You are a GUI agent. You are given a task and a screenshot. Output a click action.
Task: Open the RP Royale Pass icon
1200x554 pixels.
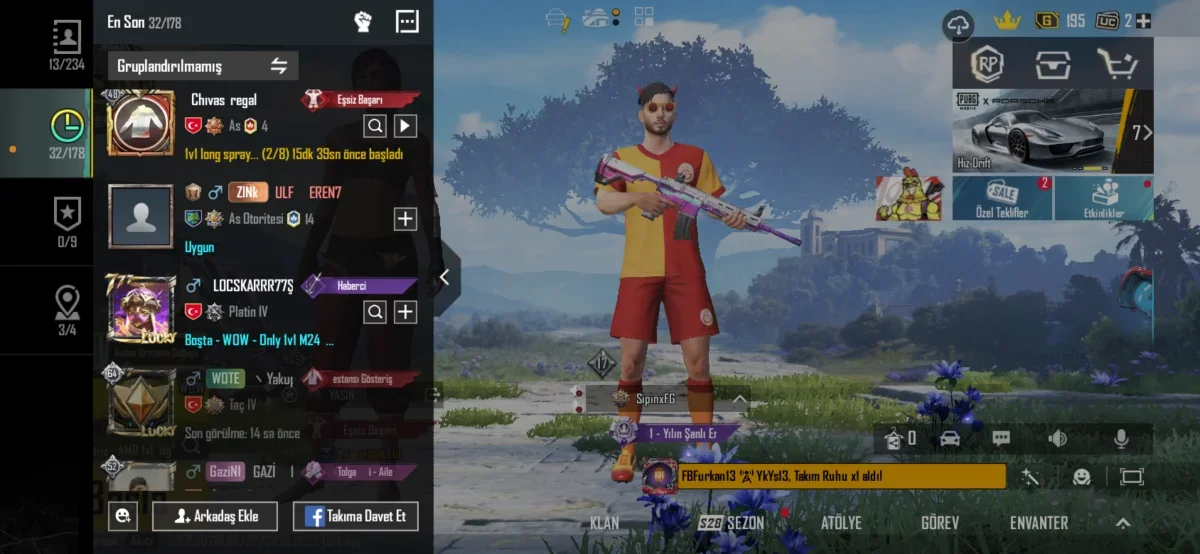(989, 65)
